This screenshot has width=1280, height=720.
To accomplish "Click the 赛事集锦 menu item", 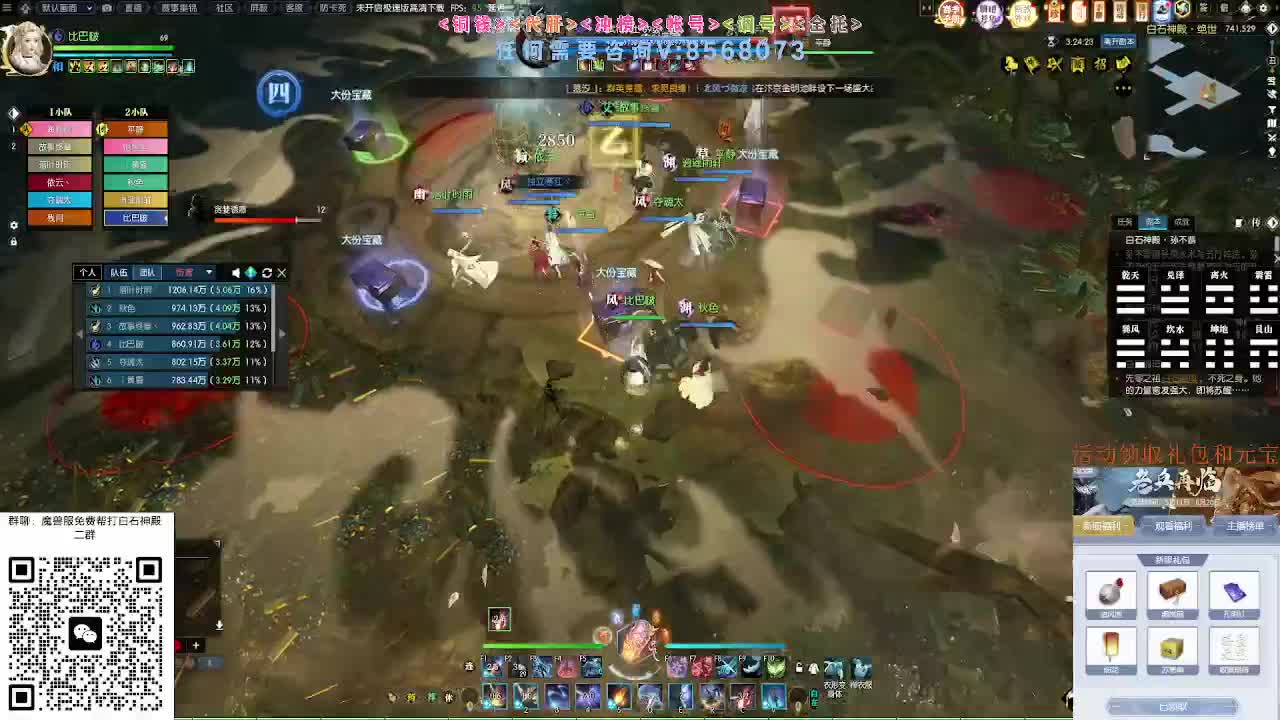I will 178,8.
